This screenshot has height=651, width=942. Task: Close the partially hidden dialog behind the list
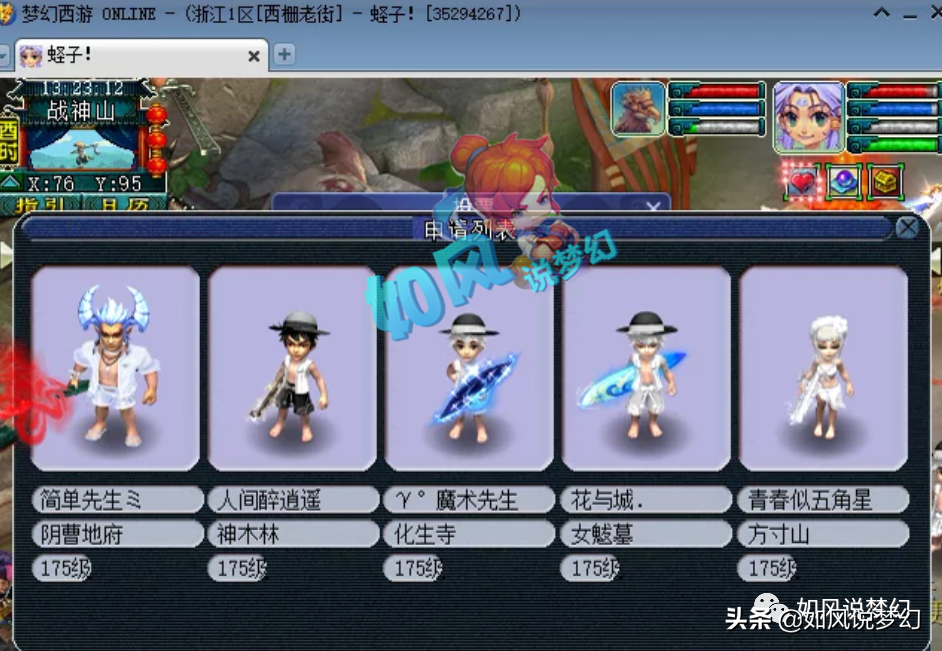tap(654, 207)
